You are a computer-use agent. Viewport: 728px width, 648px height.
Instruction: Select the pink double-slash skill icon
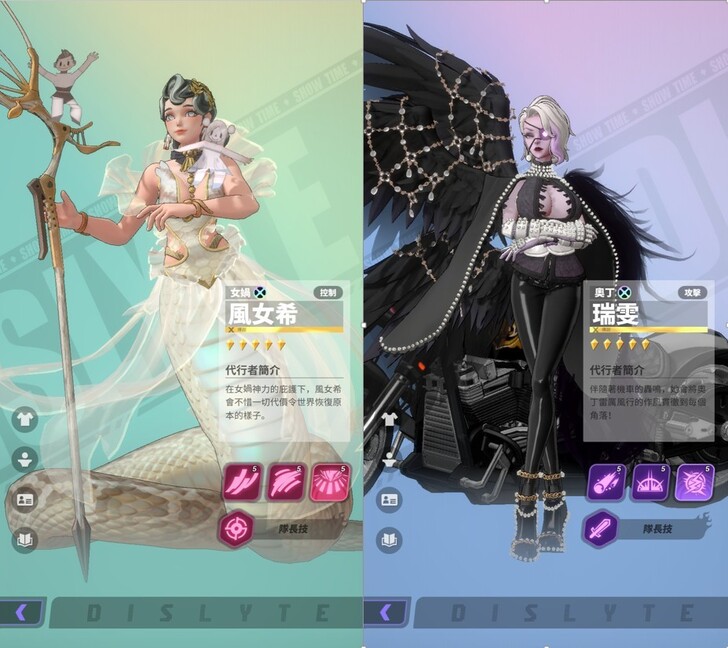pos(242,482)
